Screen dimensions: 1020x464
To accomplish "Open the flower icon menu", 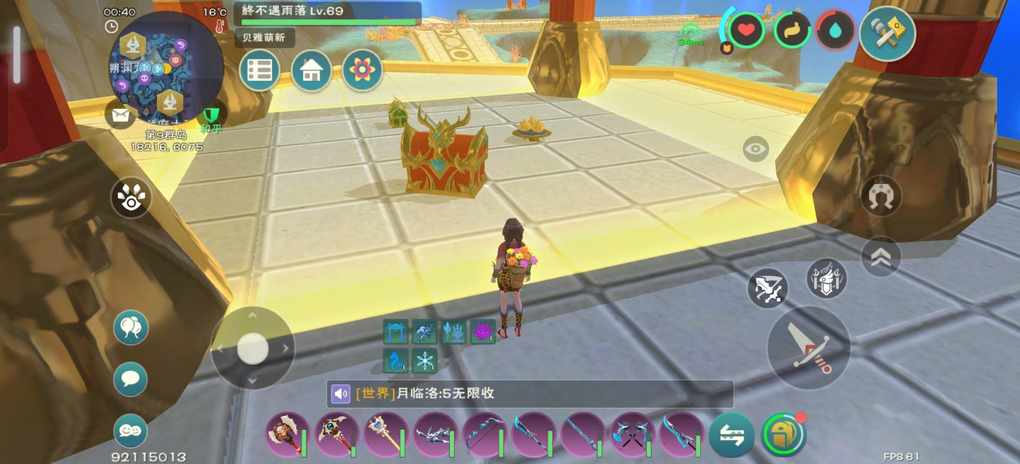I will [362, 70].
